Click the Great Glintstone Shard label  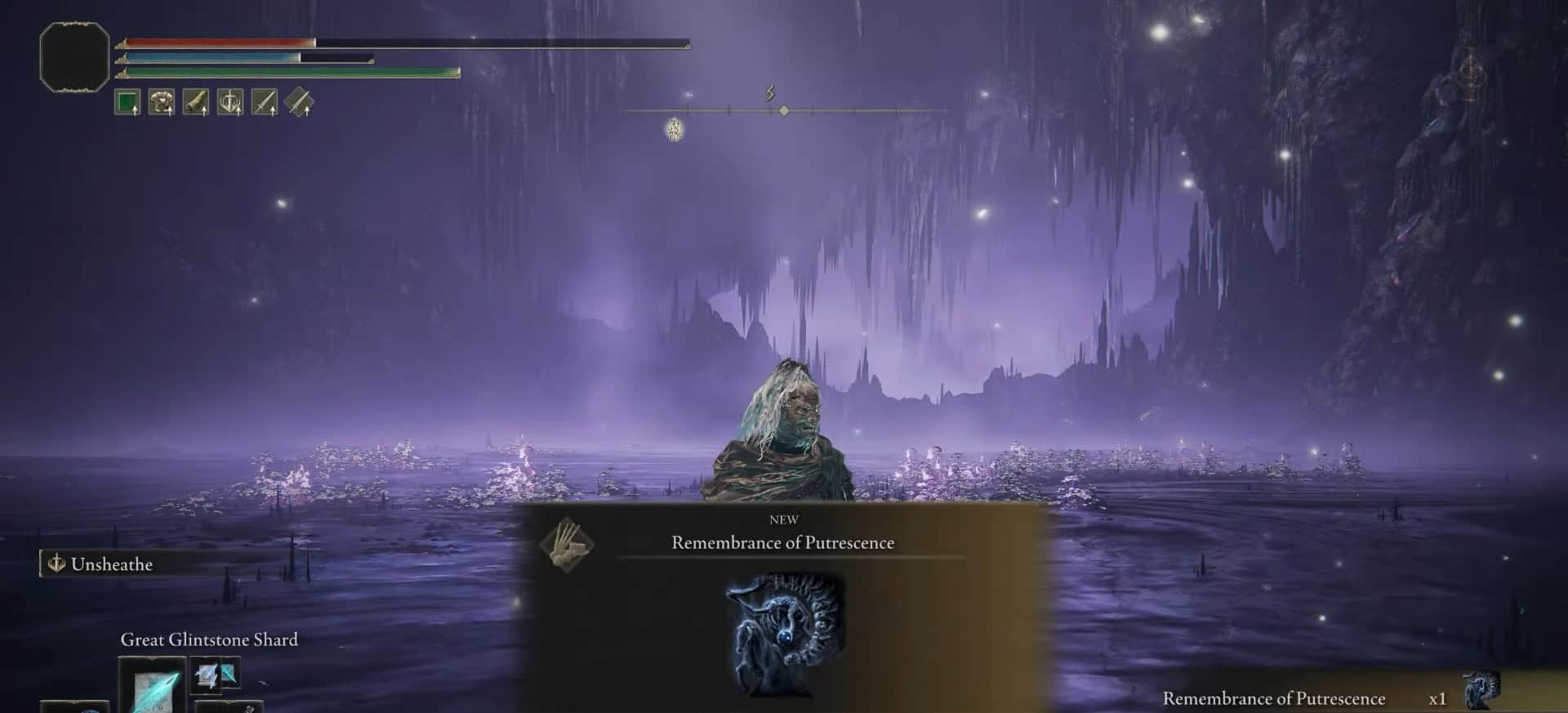point(208,639)
